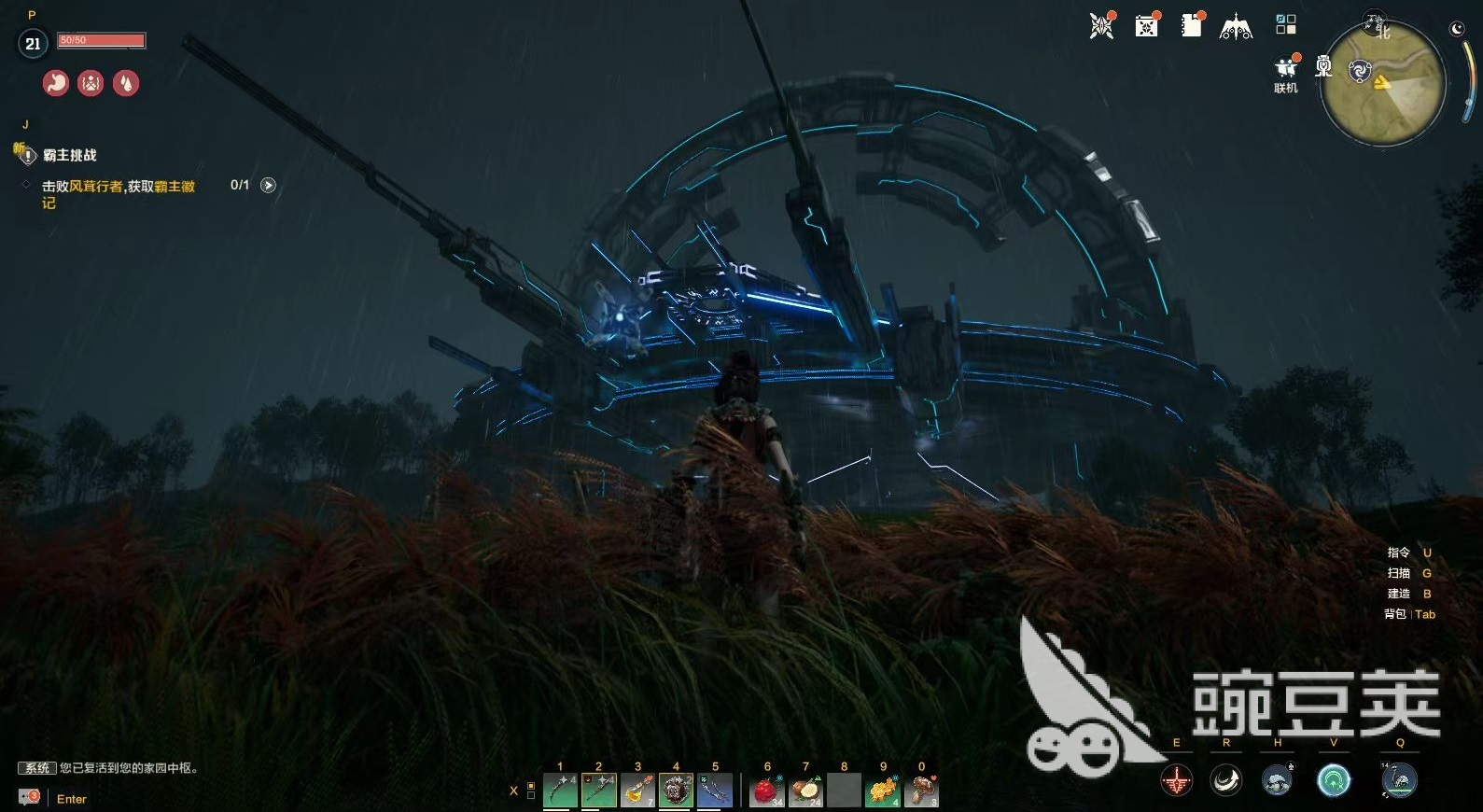Trigger the white crescent slash ability
This screenshot has width=1483, height=812.
point(1226,779)
